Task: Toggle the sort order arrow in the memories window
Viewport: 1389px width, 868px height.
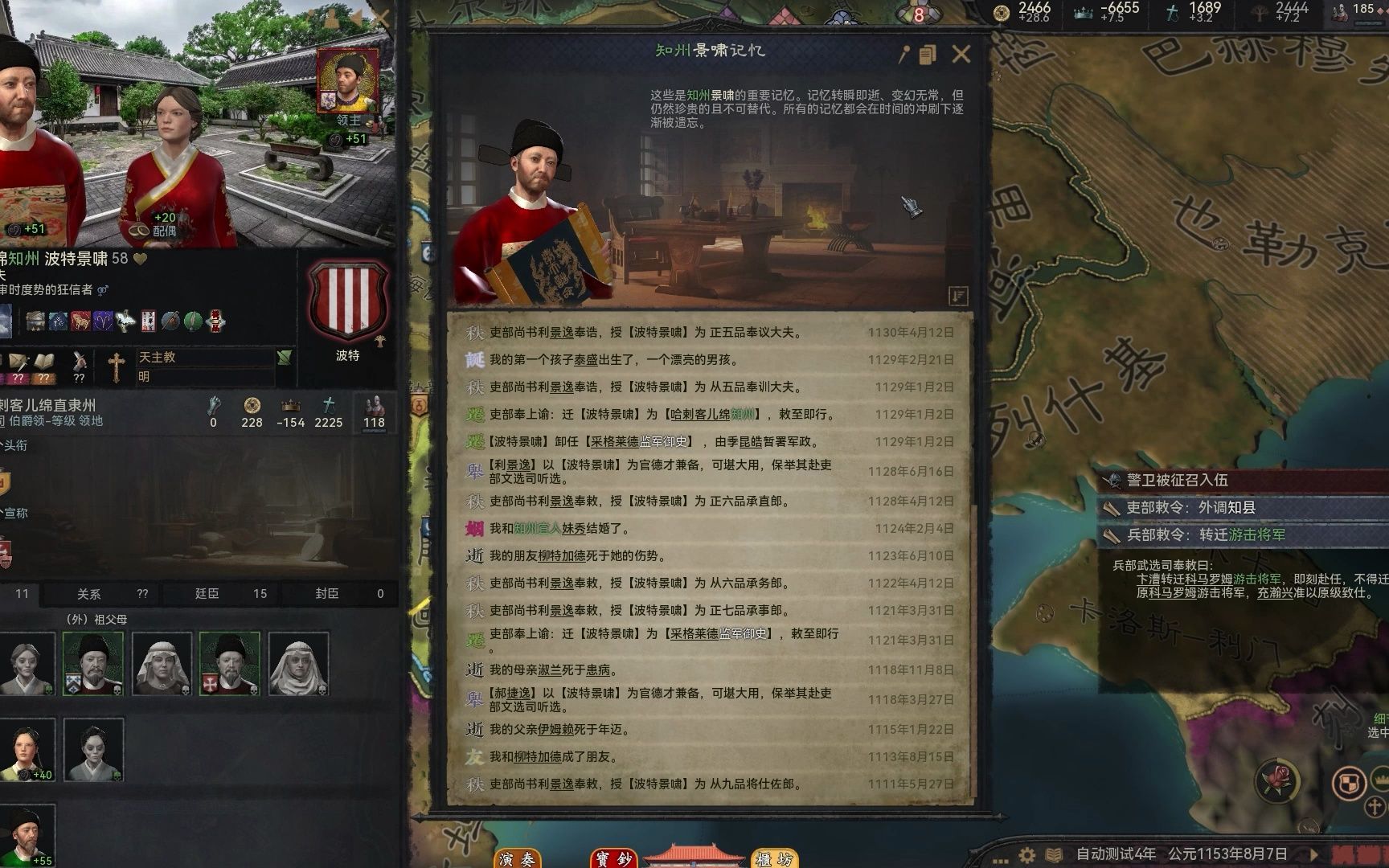Action: coord(957,296)
